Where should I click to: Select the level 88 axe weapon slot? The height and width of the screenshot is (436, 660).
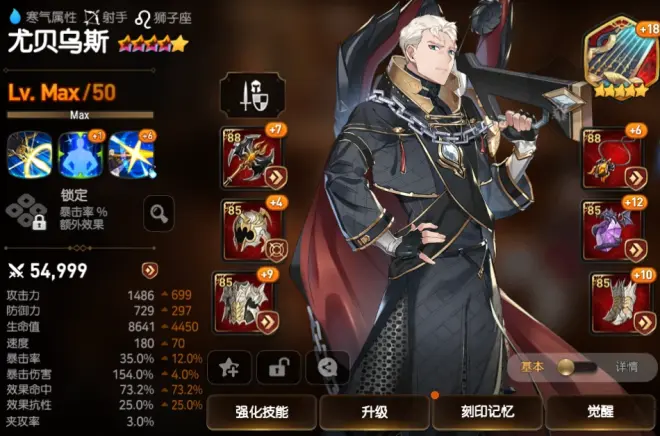pyautogui.click(x=247, y=157)
